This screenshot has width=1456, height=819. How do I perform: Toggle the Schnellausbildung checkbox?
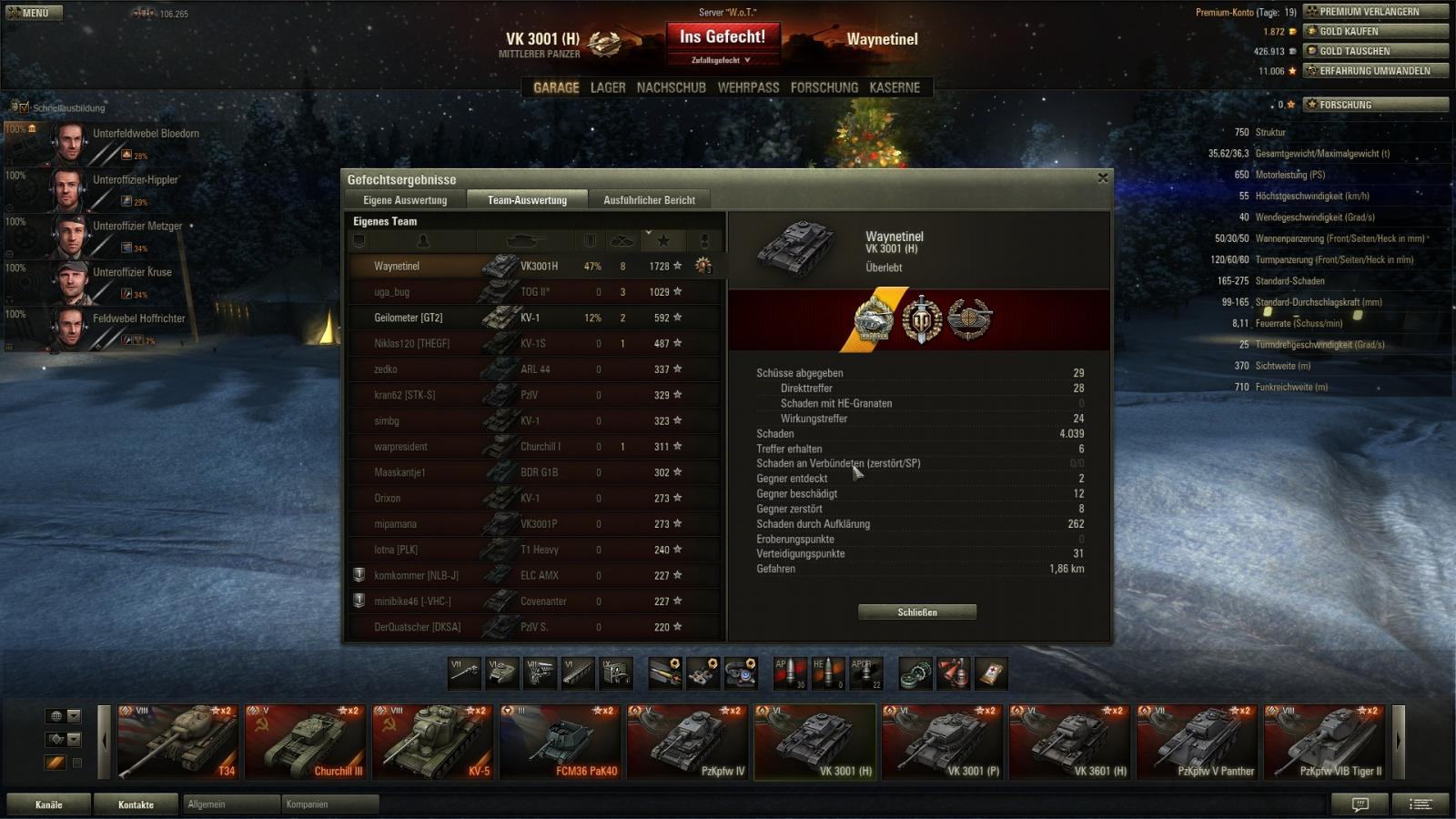(24, 107)
